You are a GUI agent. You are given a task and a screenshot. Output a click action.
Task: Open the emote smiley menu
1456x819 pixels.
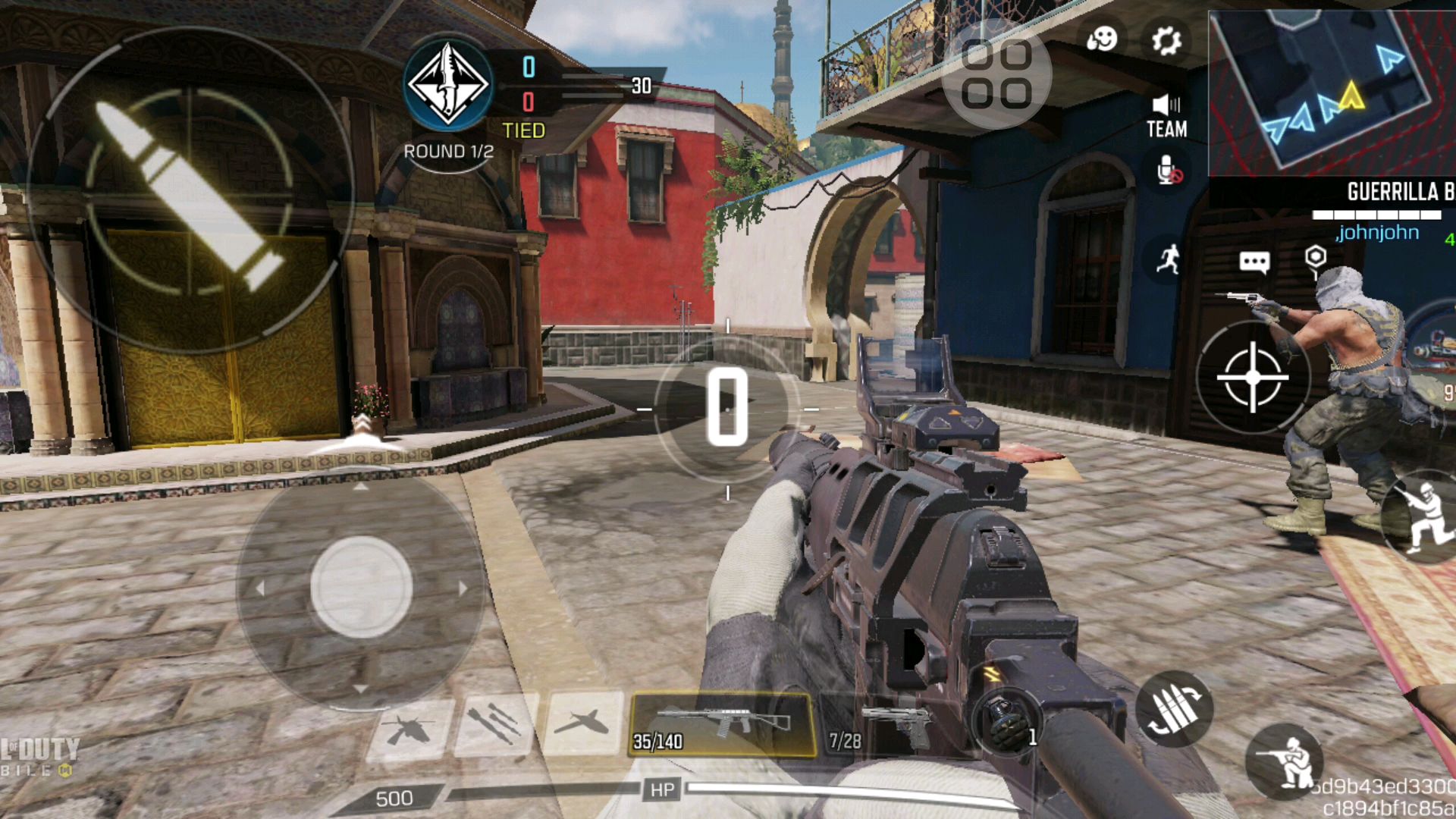1101,39
